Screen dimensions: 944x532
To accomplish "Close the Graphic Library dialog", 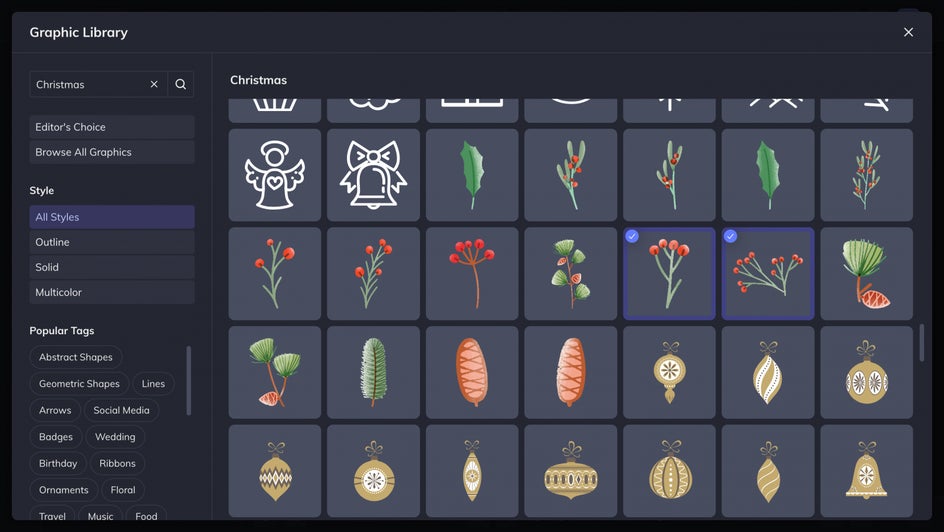I will coord(908,32).
